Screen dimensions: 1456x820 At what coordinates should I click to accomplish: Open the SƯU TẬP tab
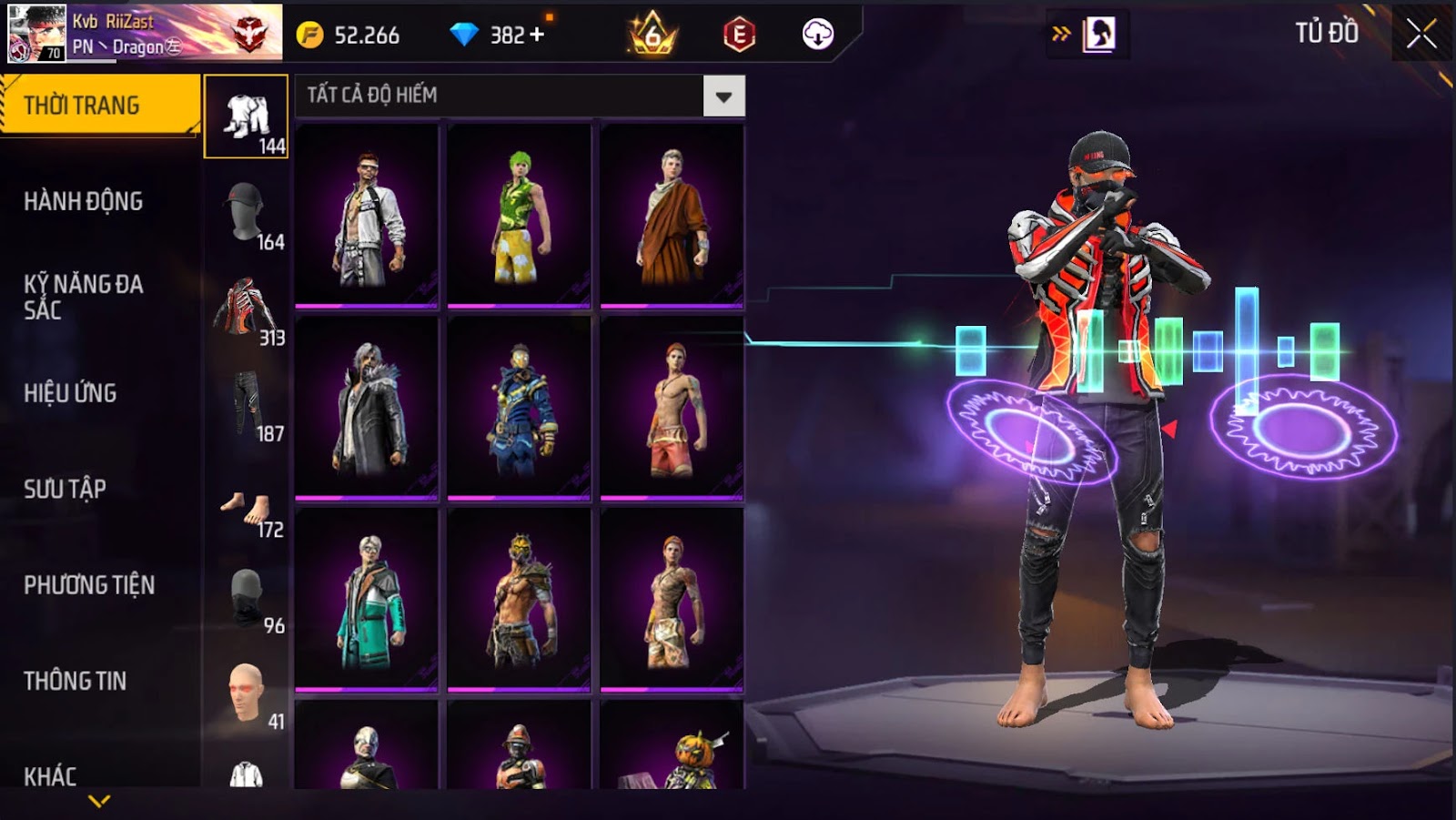pos(66,489)
